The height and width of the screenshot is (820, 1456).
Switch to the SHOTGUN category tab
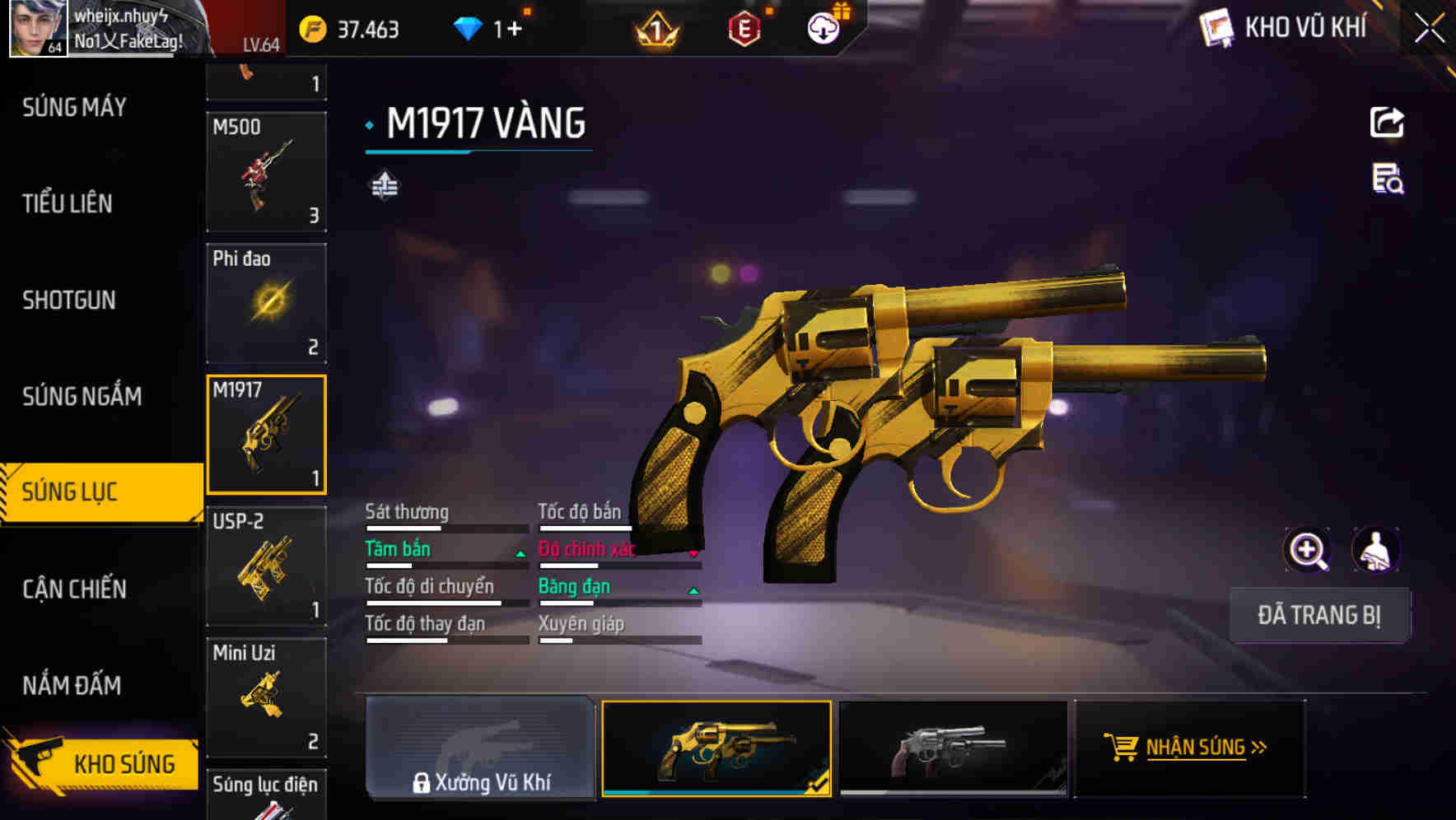pos(70,301)
